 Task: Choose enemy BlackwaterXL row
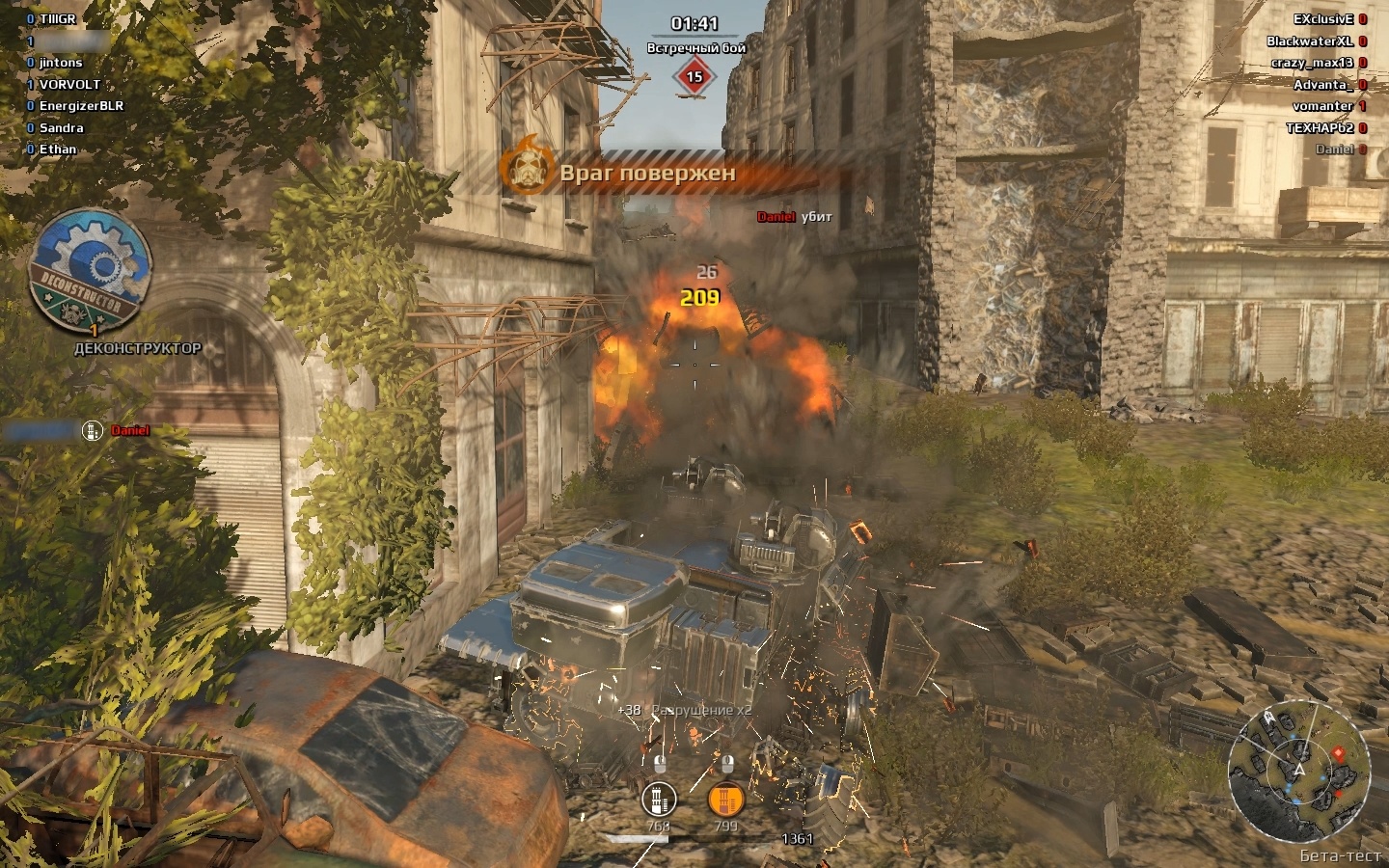coord(1310,41)
